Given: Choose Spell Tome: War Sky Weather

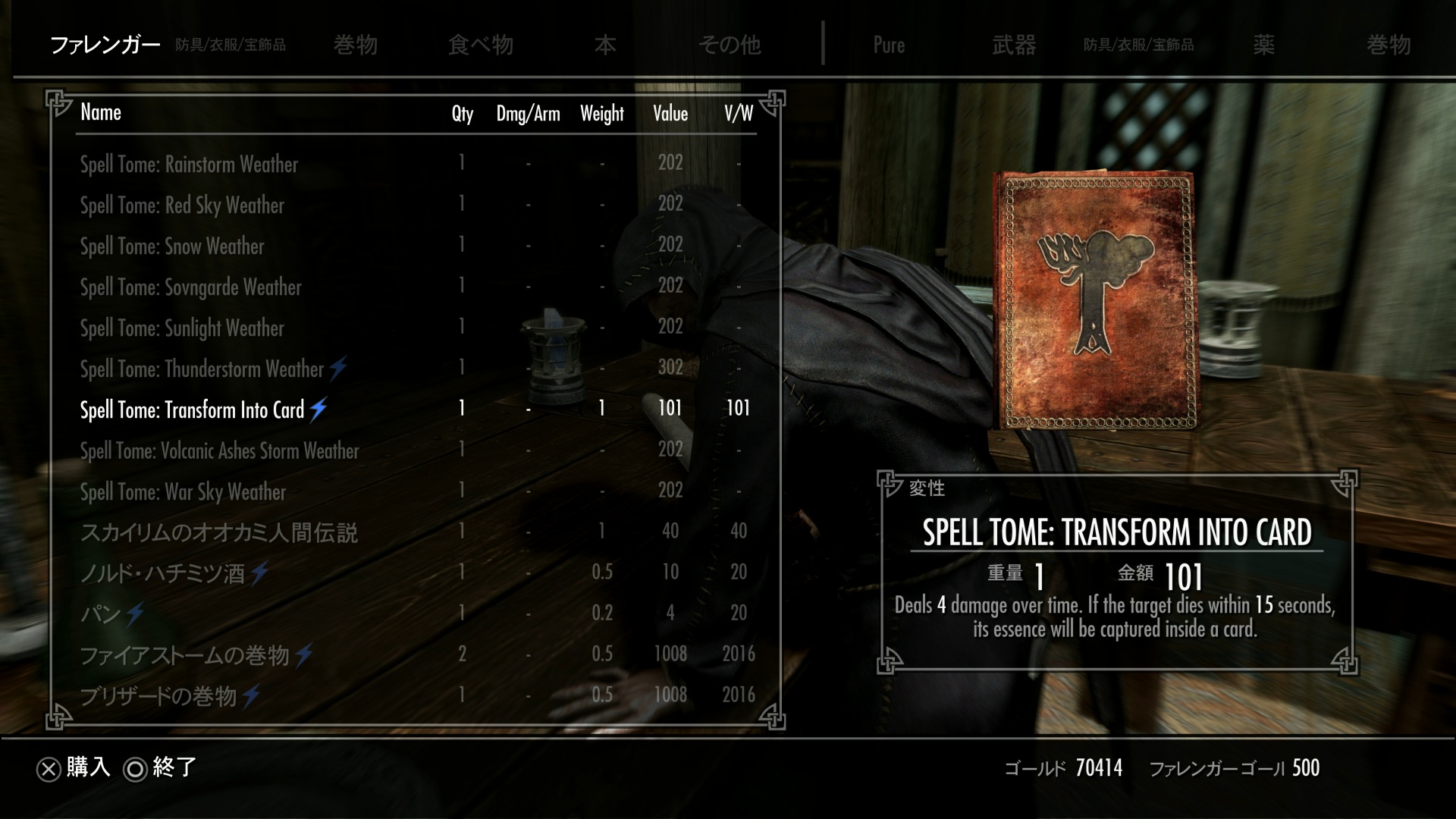Looking at the screenshot, I should click(183, 492).
